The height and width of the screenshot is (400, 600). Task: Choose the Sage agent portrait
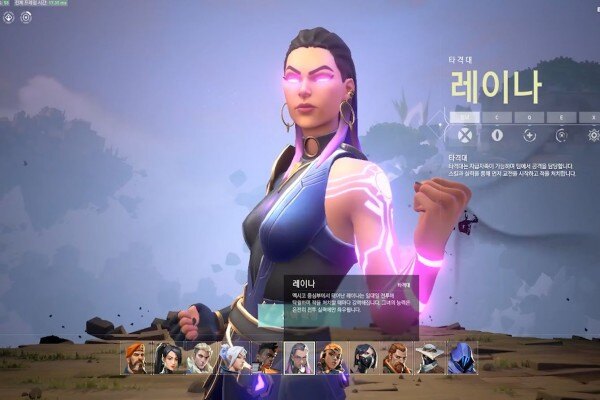[x=168, y=357]
